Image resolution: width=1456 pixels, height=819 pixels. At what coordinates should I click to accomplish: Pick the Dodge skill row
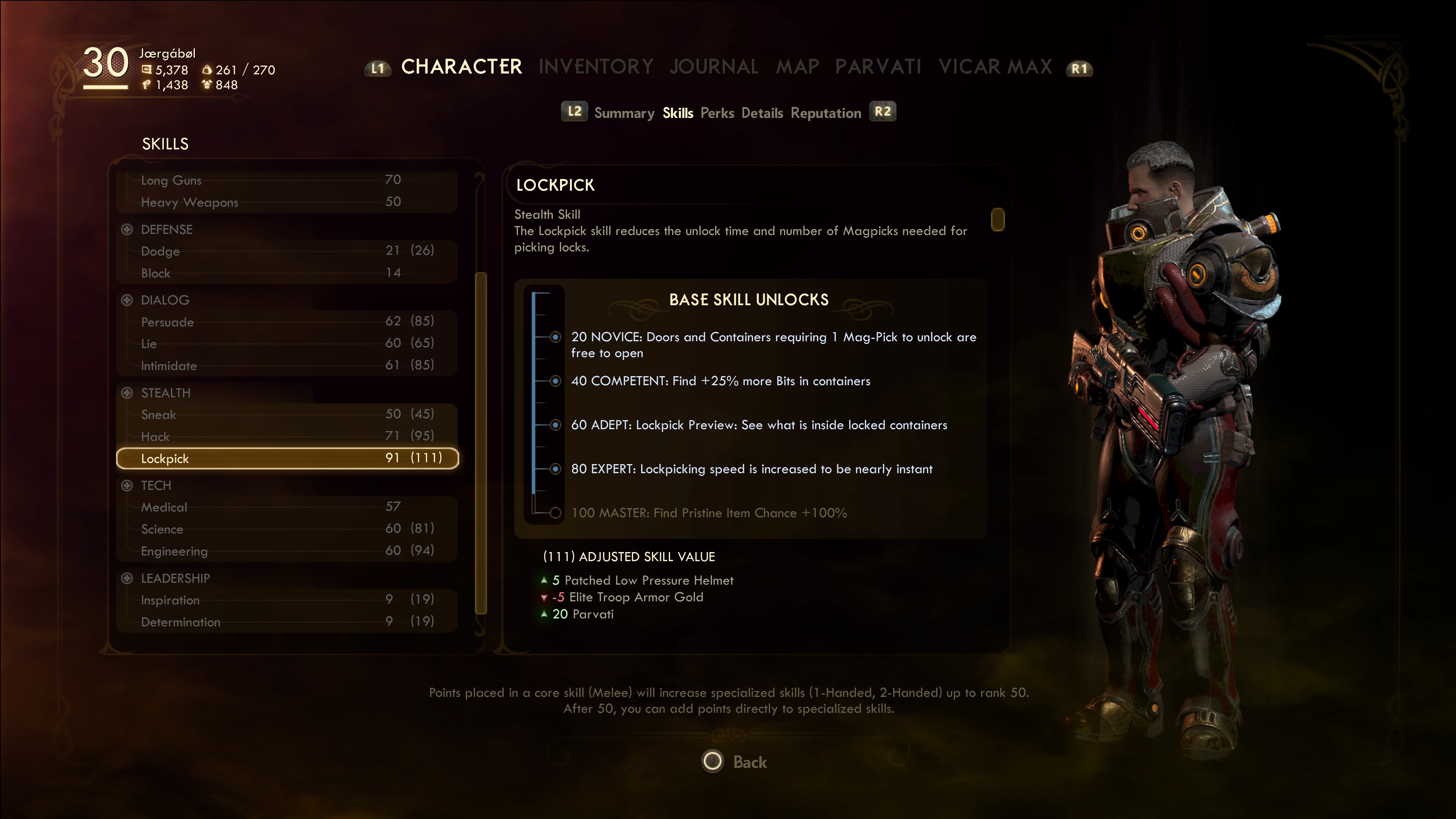287,251
